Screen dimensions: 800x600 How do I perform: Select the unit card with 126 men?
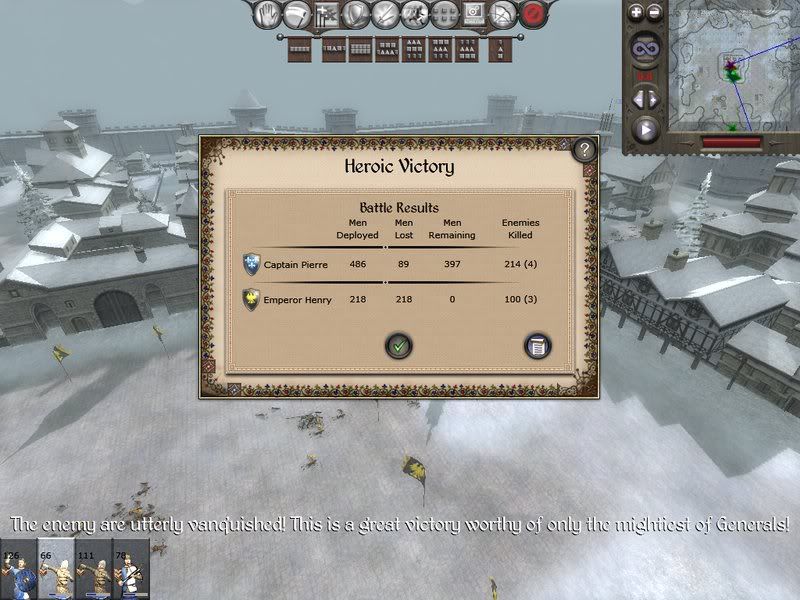19,570
